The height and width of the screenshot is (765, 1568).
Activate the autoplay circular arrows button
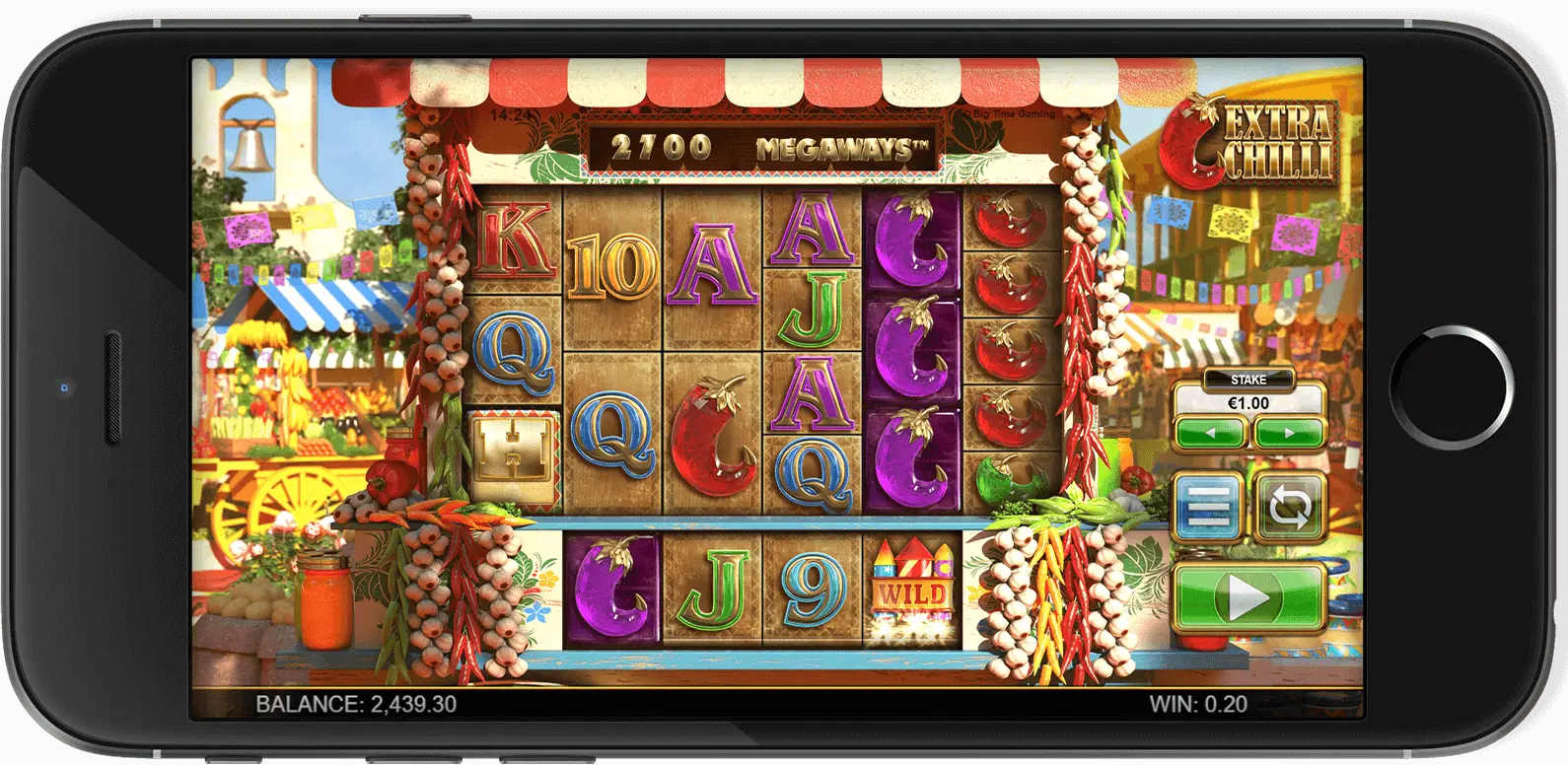click(x=1290, y=507)
